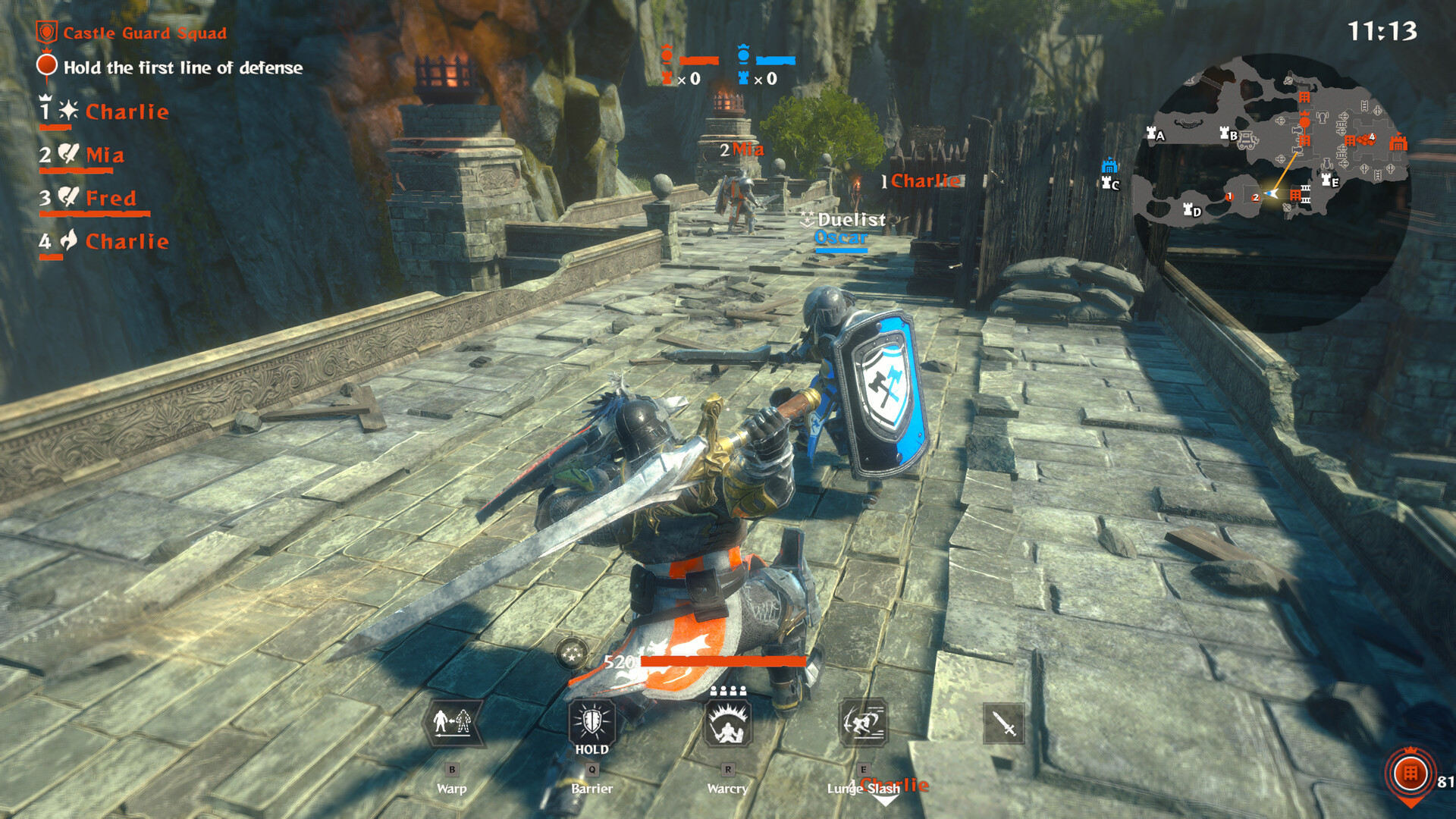Select the Duelist class icon above Oscar
The image size is (1456, 819).
(x=806, y=220)
